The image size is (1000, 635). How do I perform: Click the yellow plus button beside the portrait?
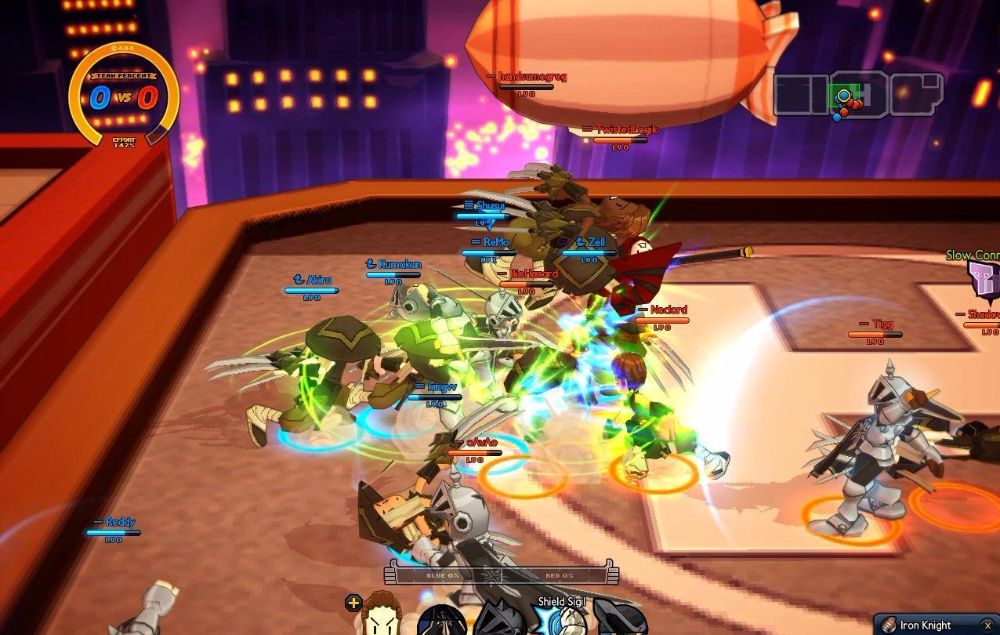(353, 602)
